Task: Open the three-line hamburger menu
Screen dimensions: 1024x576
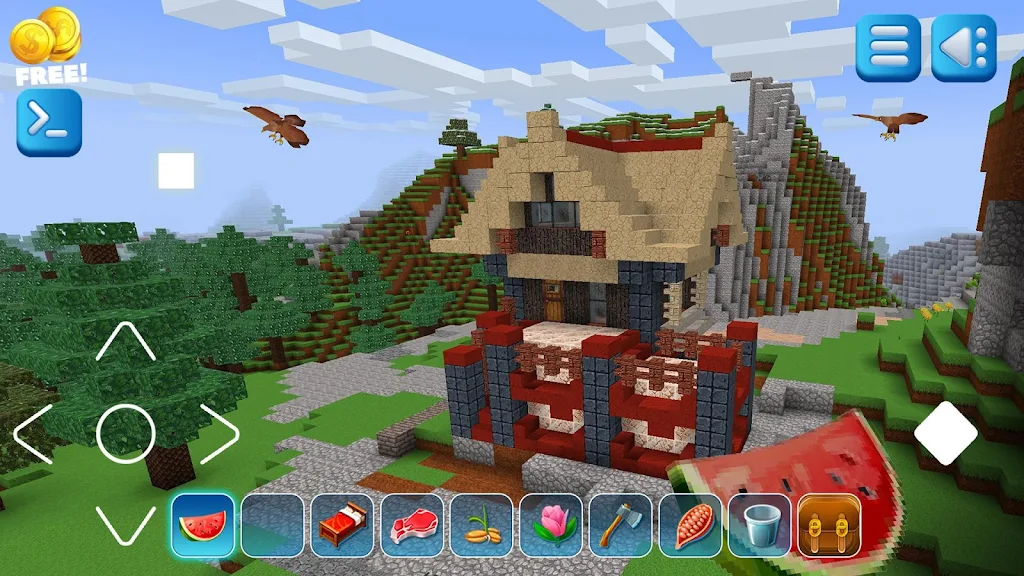Action: click(888, 47)
